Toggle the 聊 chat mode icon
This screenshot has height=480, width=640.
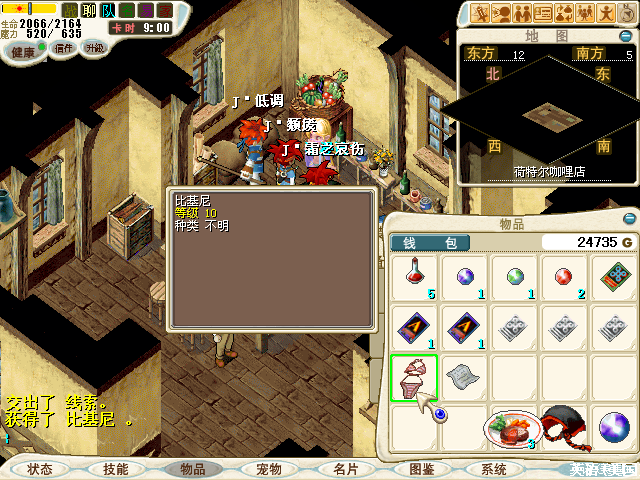(89, 10)
